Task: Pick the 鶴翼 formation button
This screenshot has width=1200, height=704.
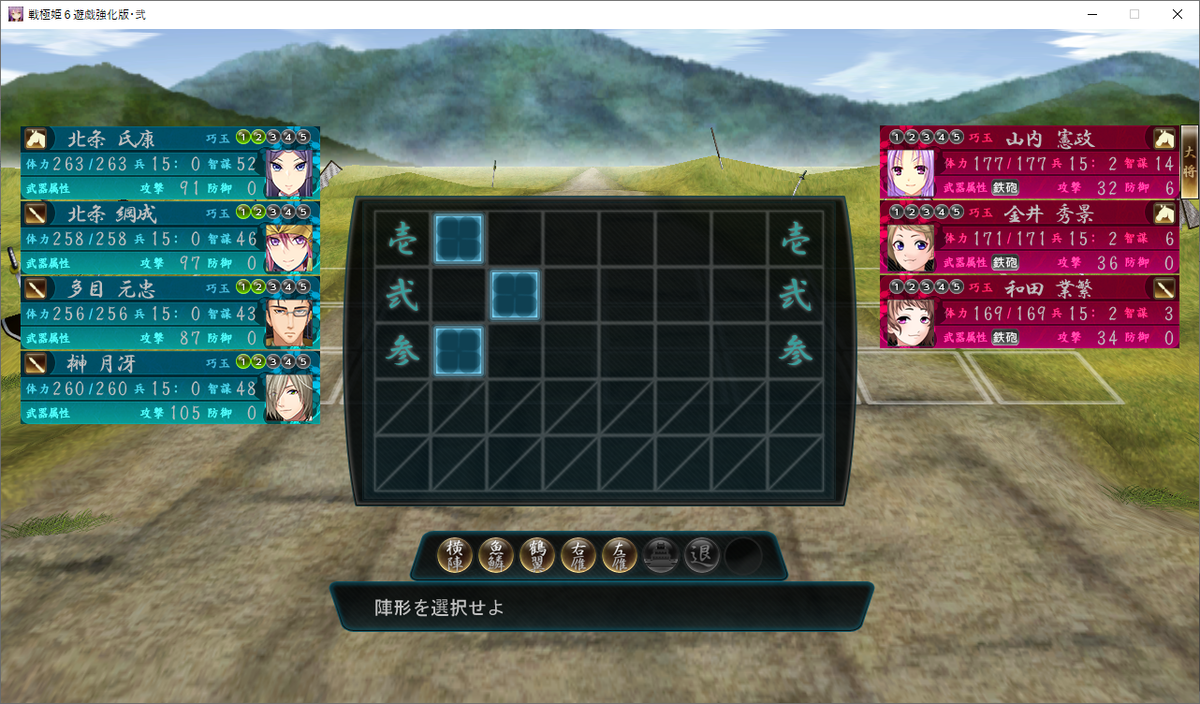Action: point(538,555)
